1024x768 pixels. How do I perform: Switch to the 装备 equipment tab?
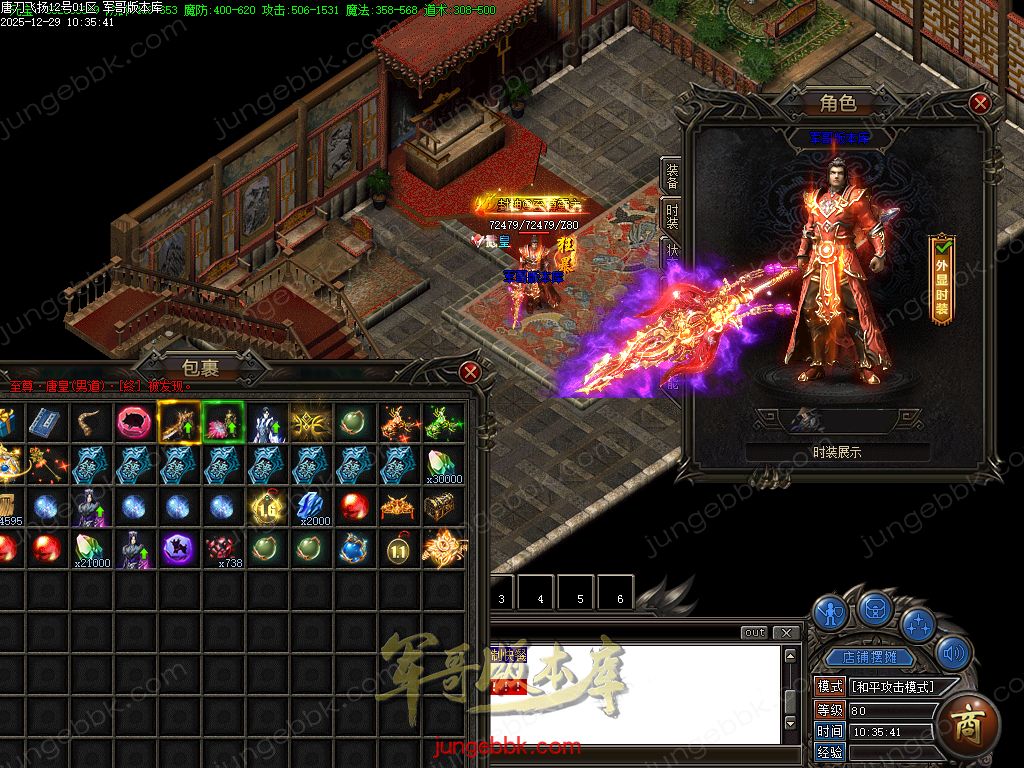[x=672, y=177]
